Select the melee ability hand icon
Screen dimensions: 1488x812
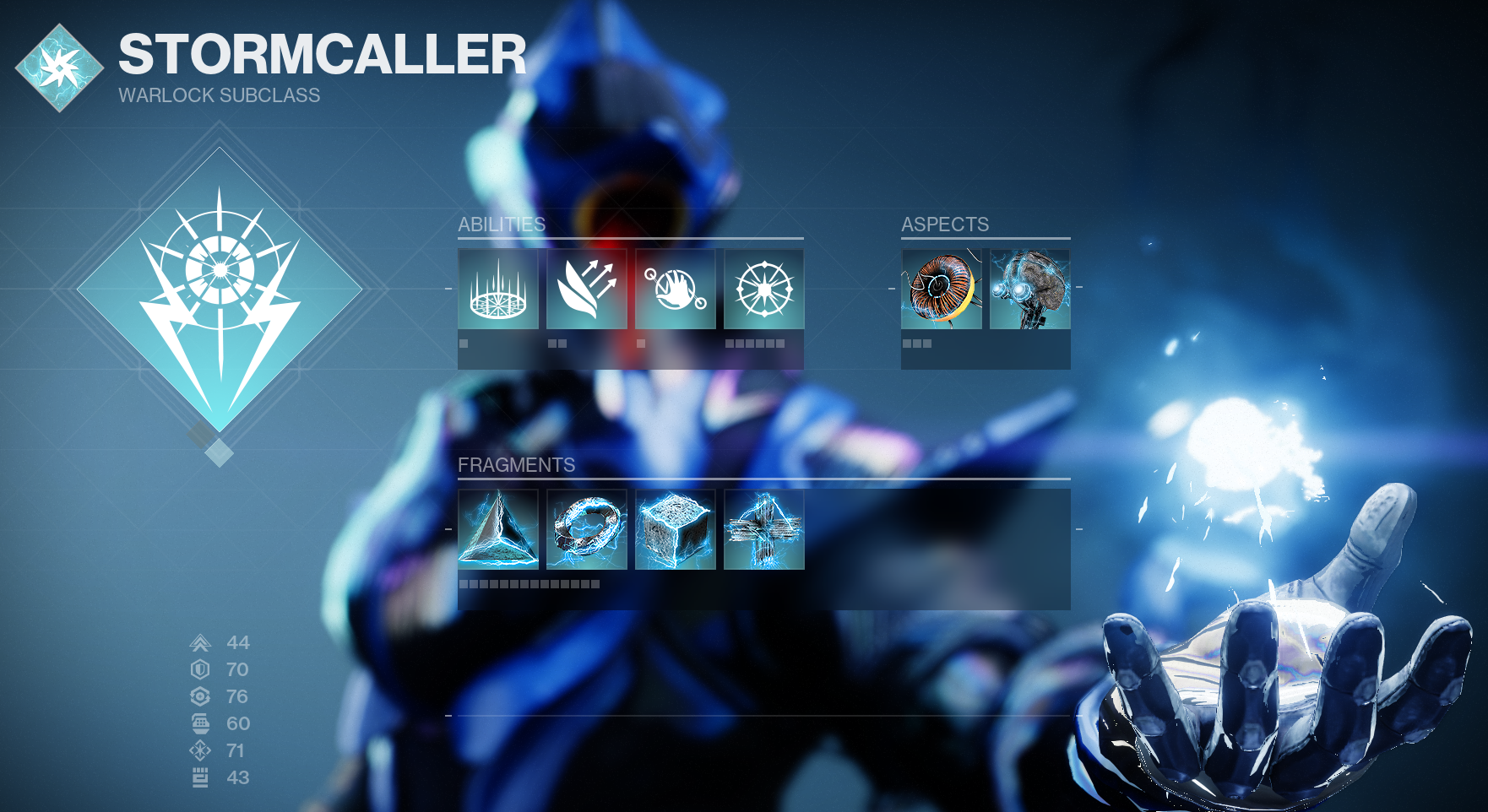tap(676, 290)
